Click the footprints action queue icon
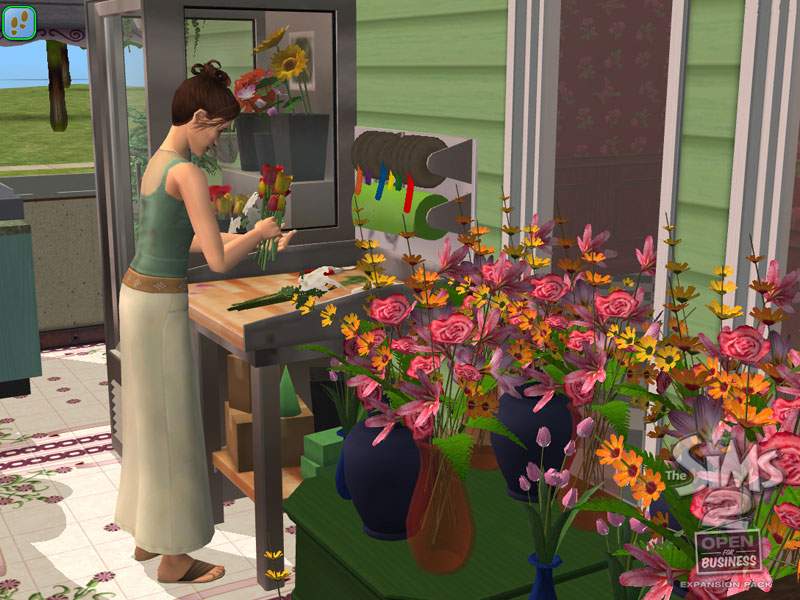Viewport: 800px width, 600px height. click(x=20, y=22)
